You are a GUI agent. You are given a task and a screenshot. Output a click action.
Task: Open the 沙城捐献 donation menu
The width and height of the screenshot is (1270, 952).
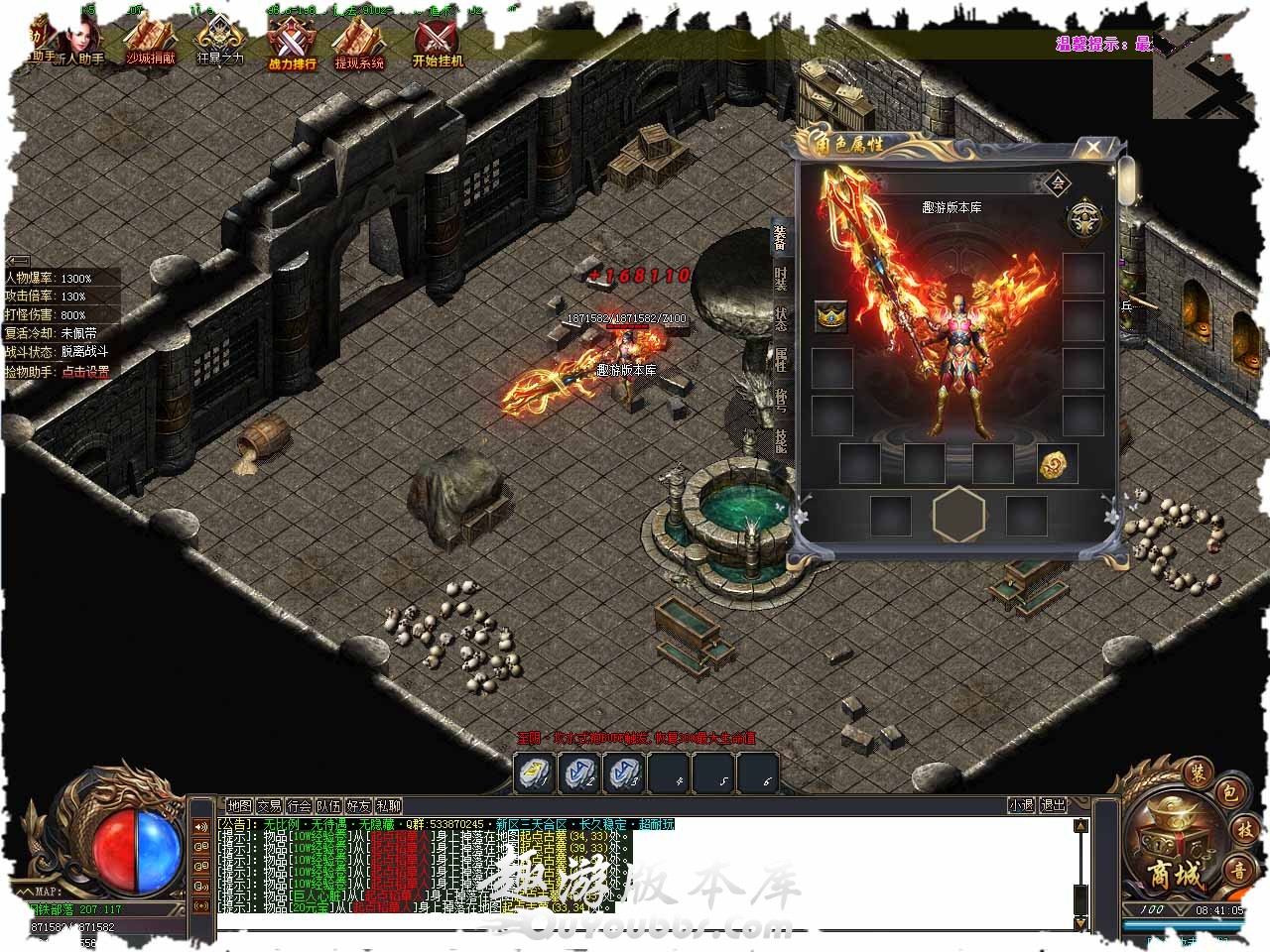tap(149, 45)
